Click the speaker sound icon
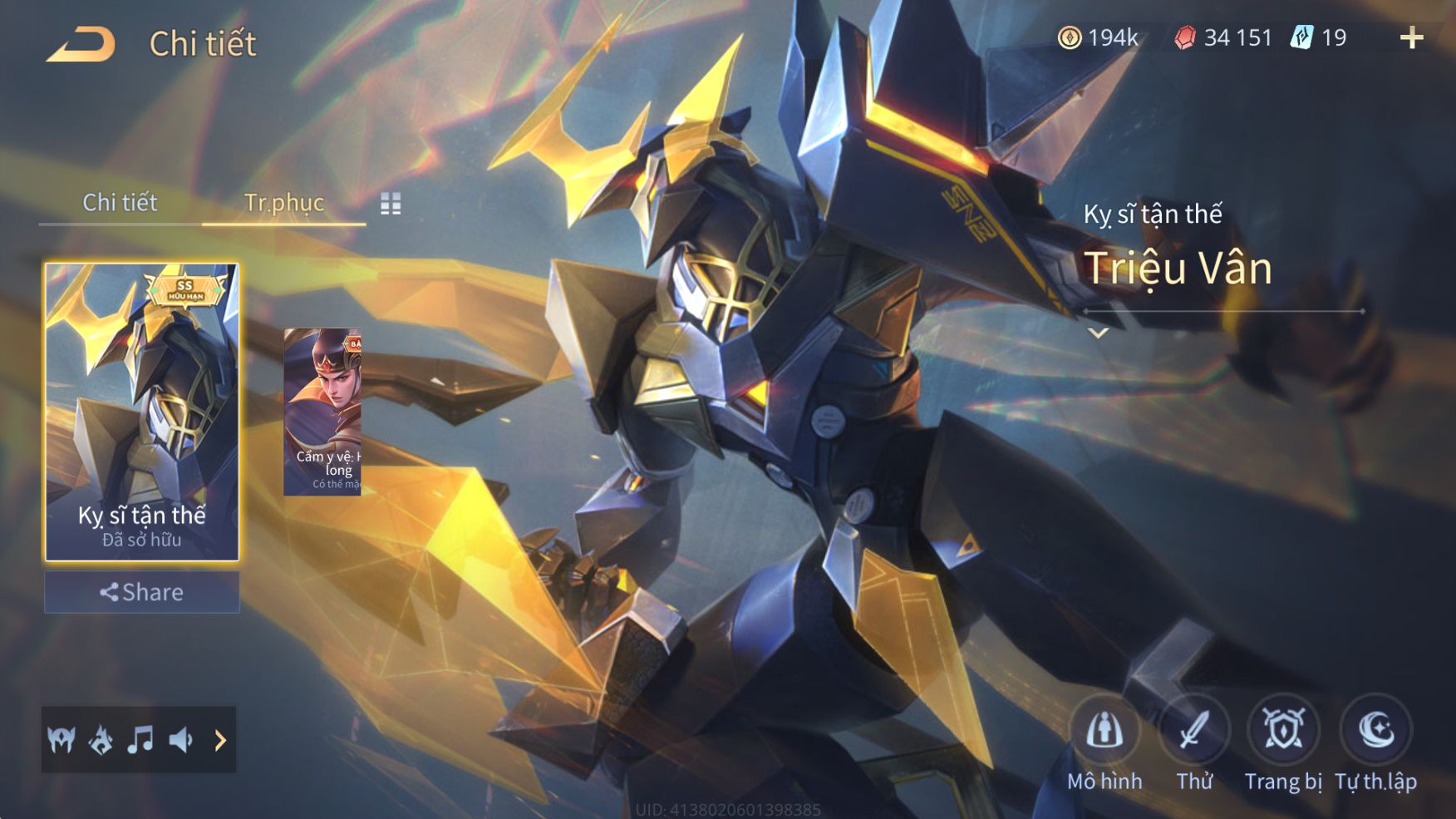Viewport: 1456px width, 819px height. coord(180,739)
